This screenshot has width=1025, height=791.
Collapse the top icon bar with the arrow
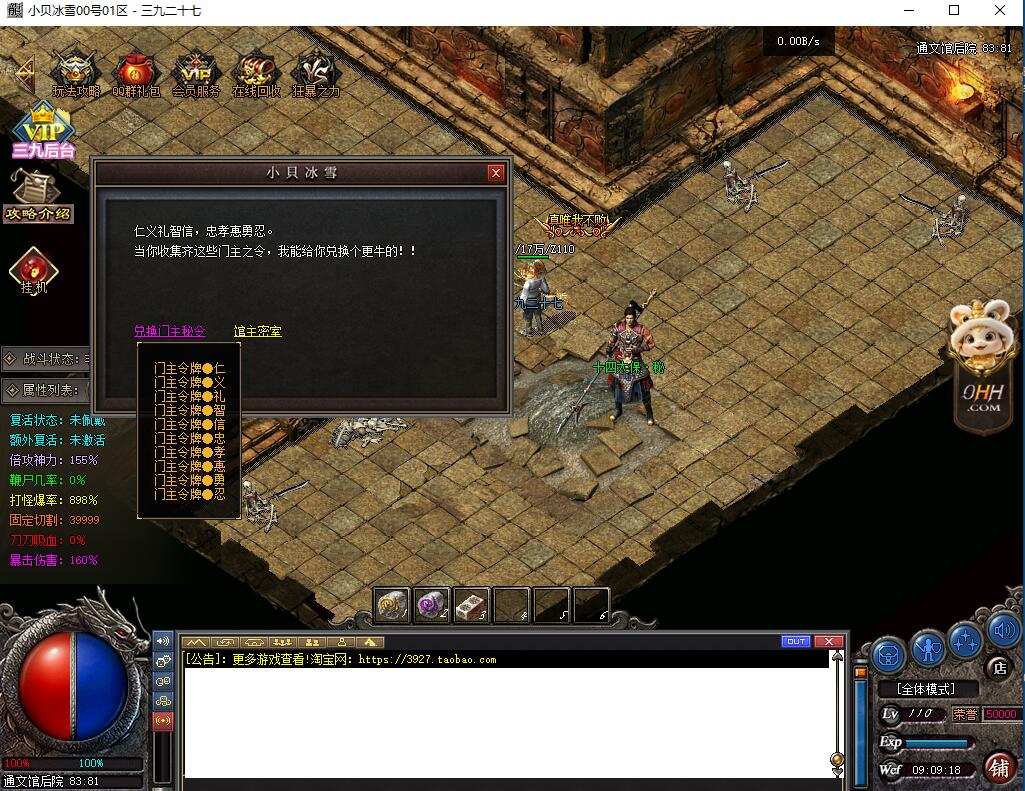pyautogui.click(x=22, y=72)
